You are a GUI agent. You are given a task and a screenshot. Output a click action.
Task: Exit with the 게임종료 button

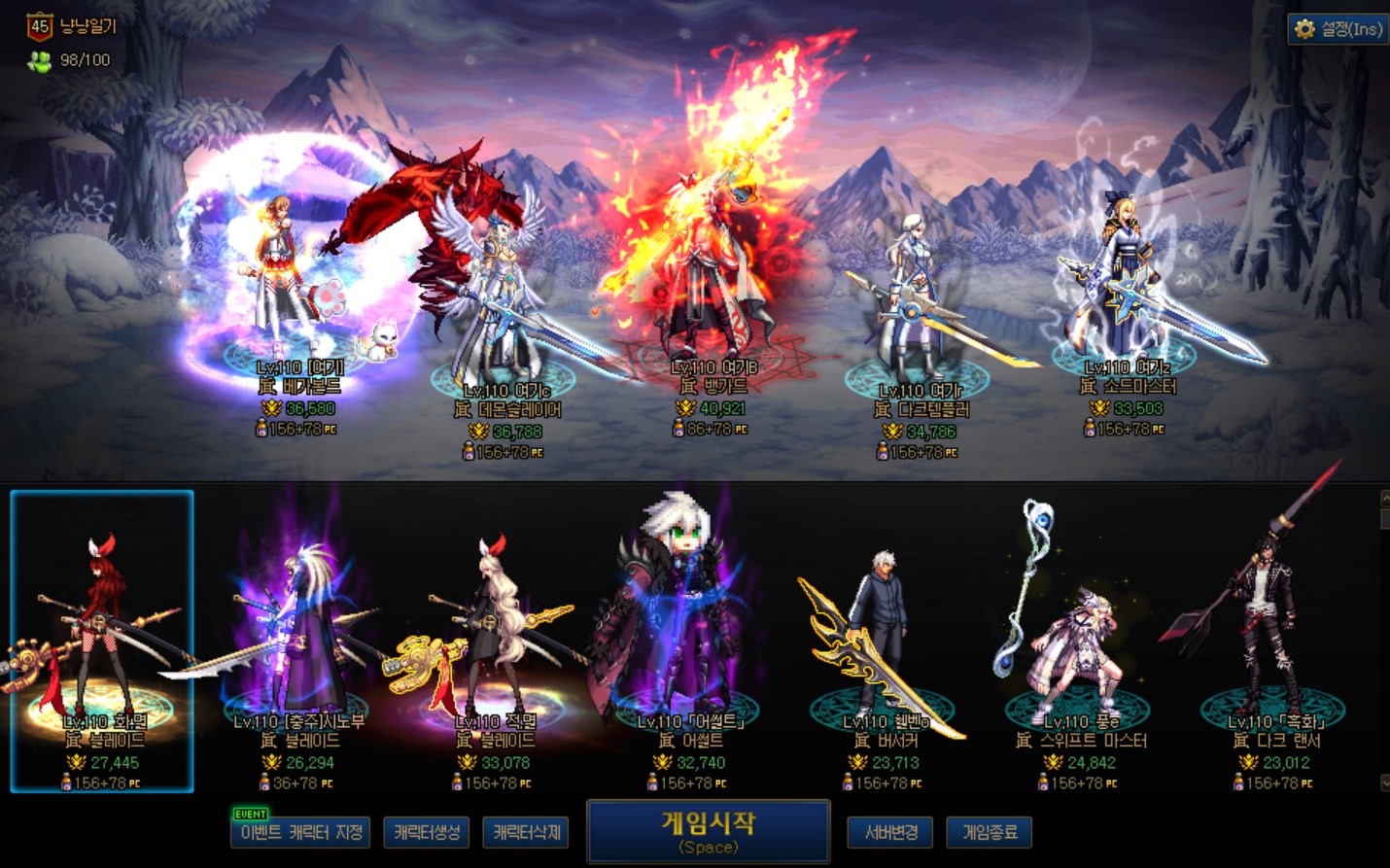pos(990,832)
